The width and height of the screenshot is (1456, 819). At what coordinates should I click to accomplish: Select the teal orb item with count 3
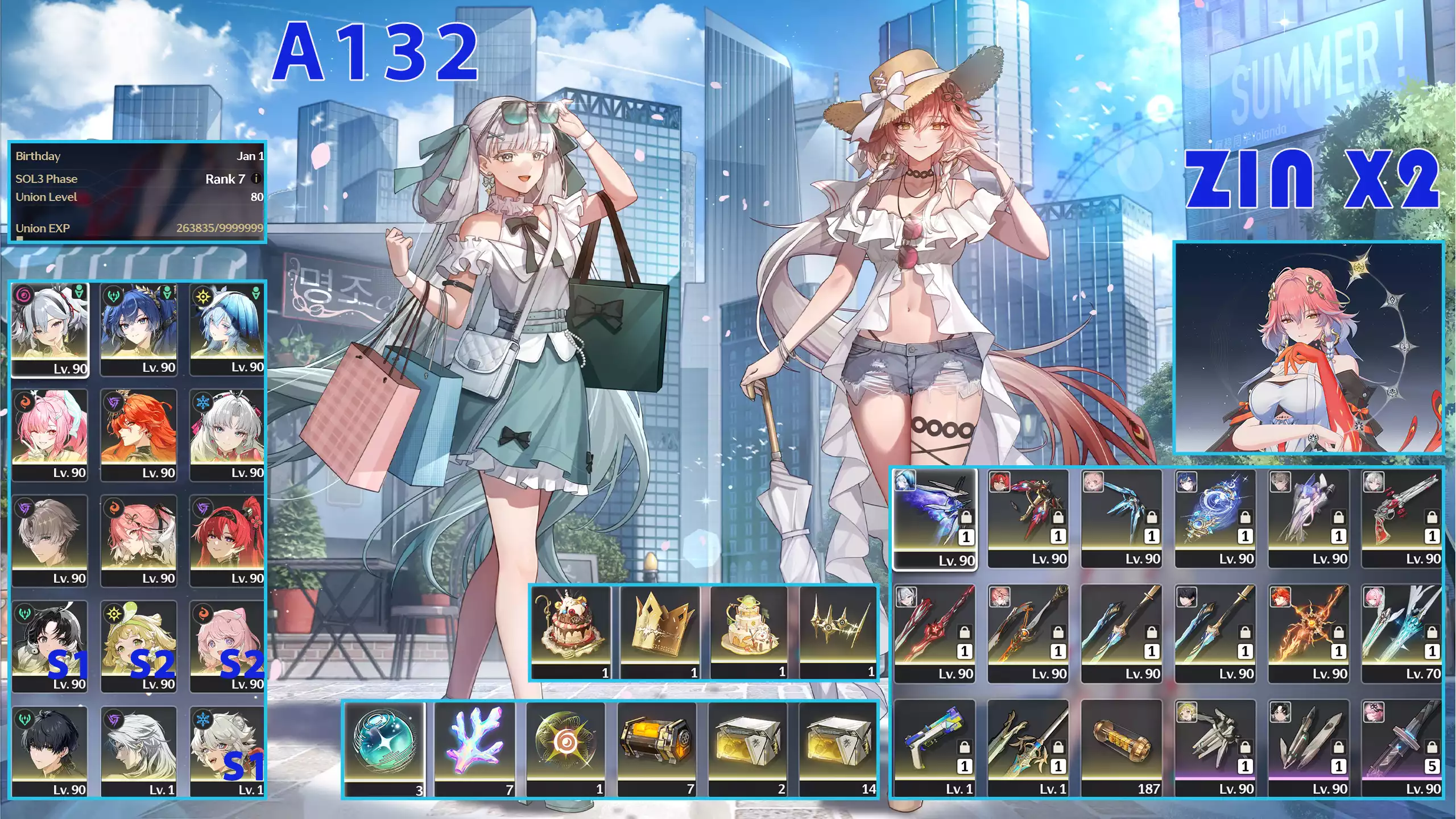(x=384, y=749)
